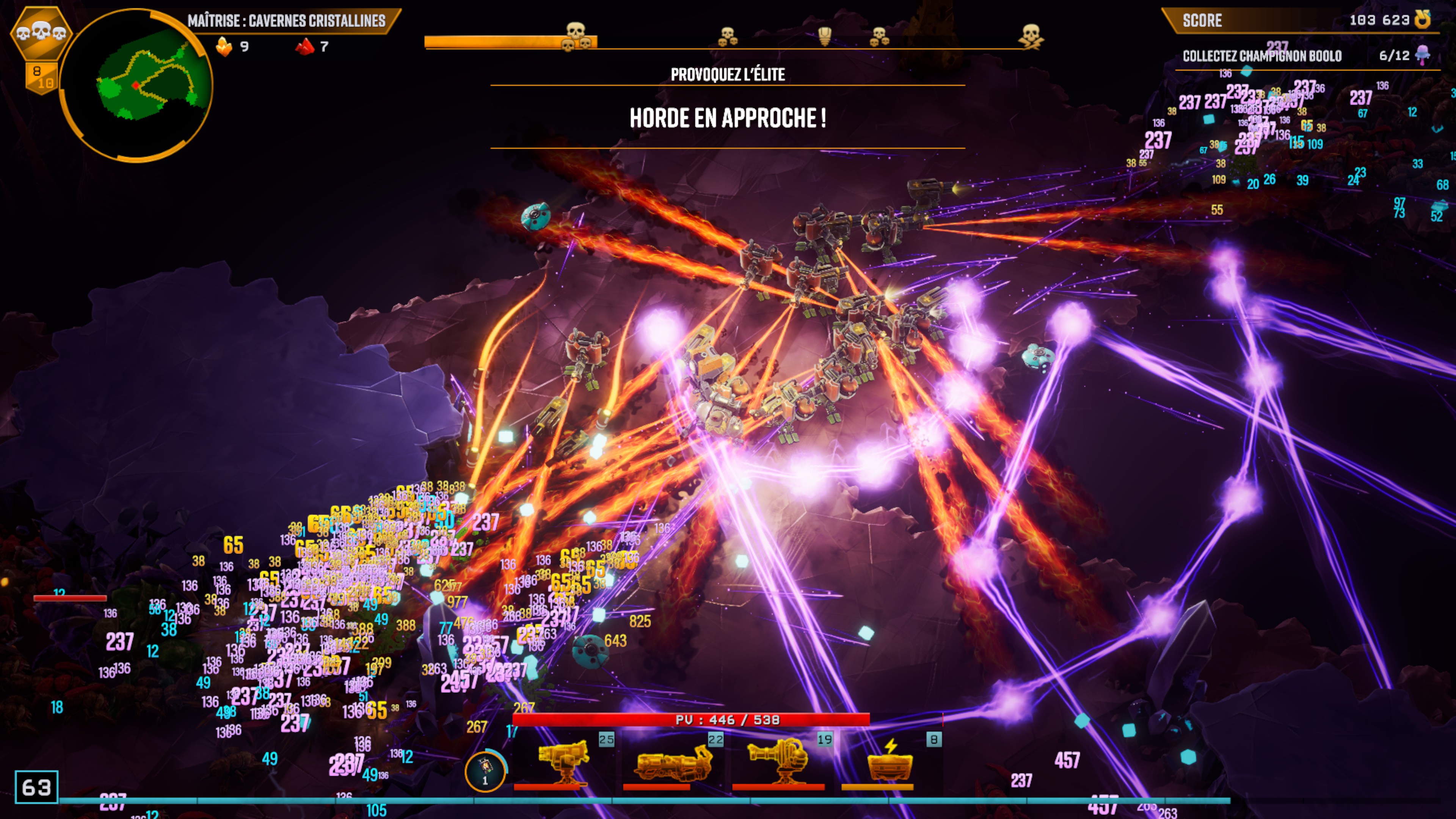Click the Maîtrise Cavernes Cristallines banner
The height and width of the screenshot is (819, 1456).
tap(287, 21)
